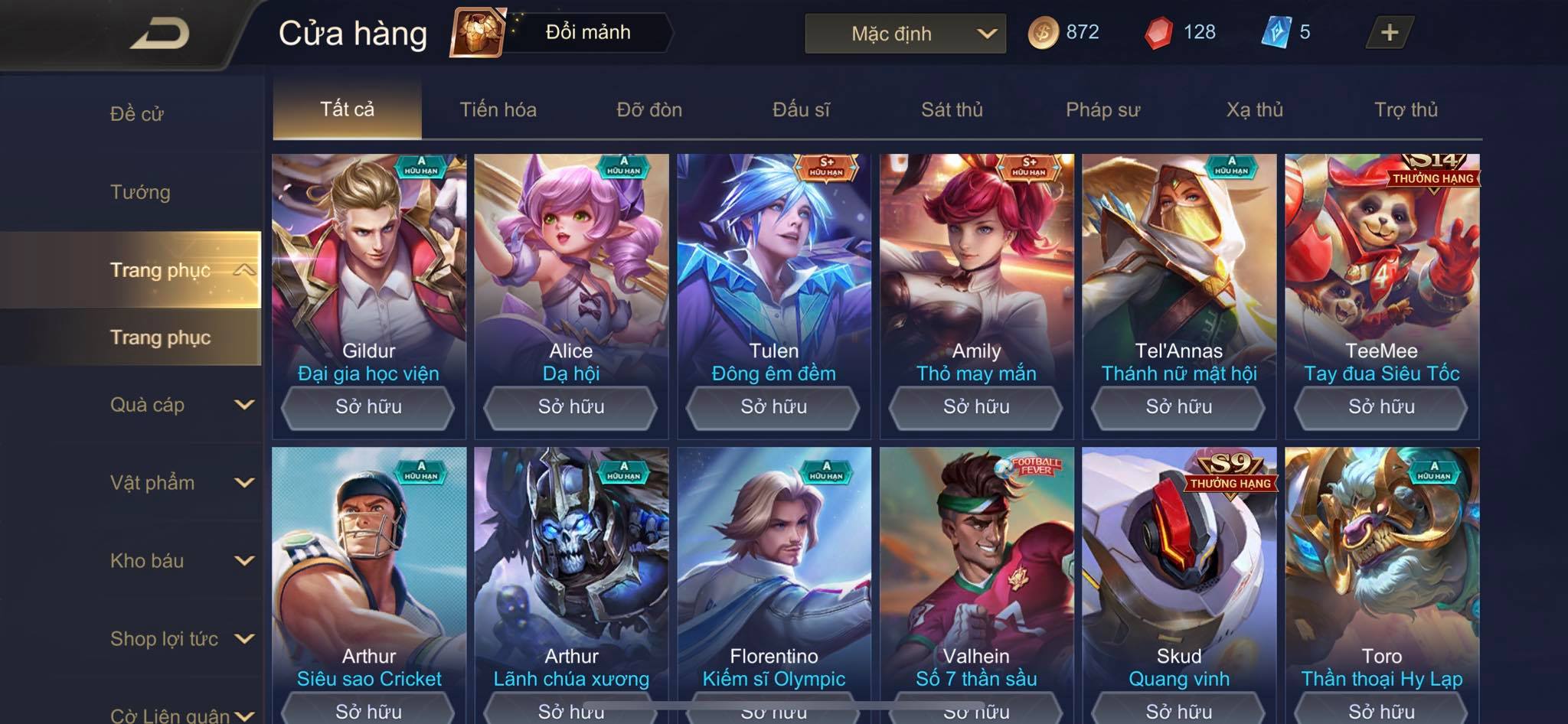The height and width of the screenshot is (724, 1568).
Task: Choose the Xạ thủ tab
Action: pos(1254,109)
